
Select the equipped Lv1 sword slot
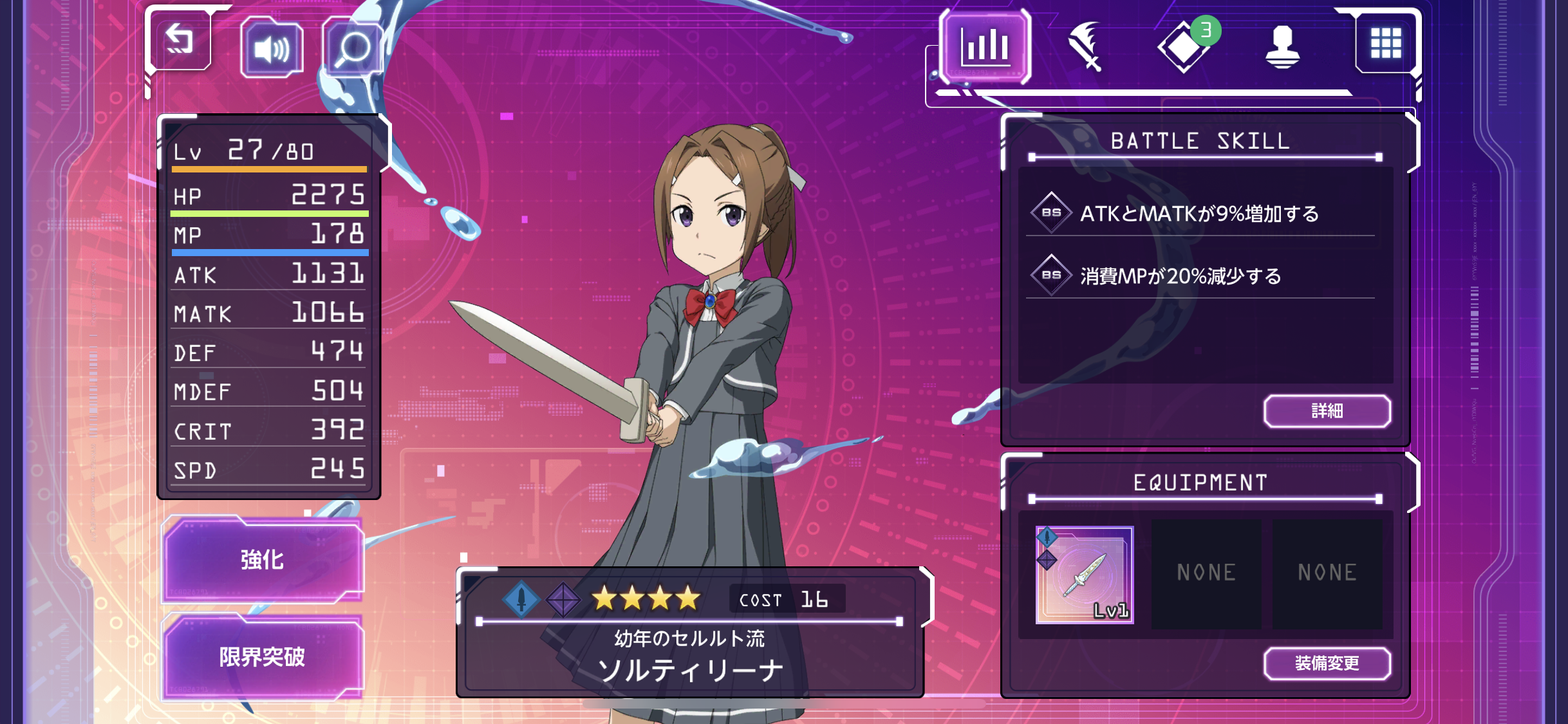[1085, 575]
